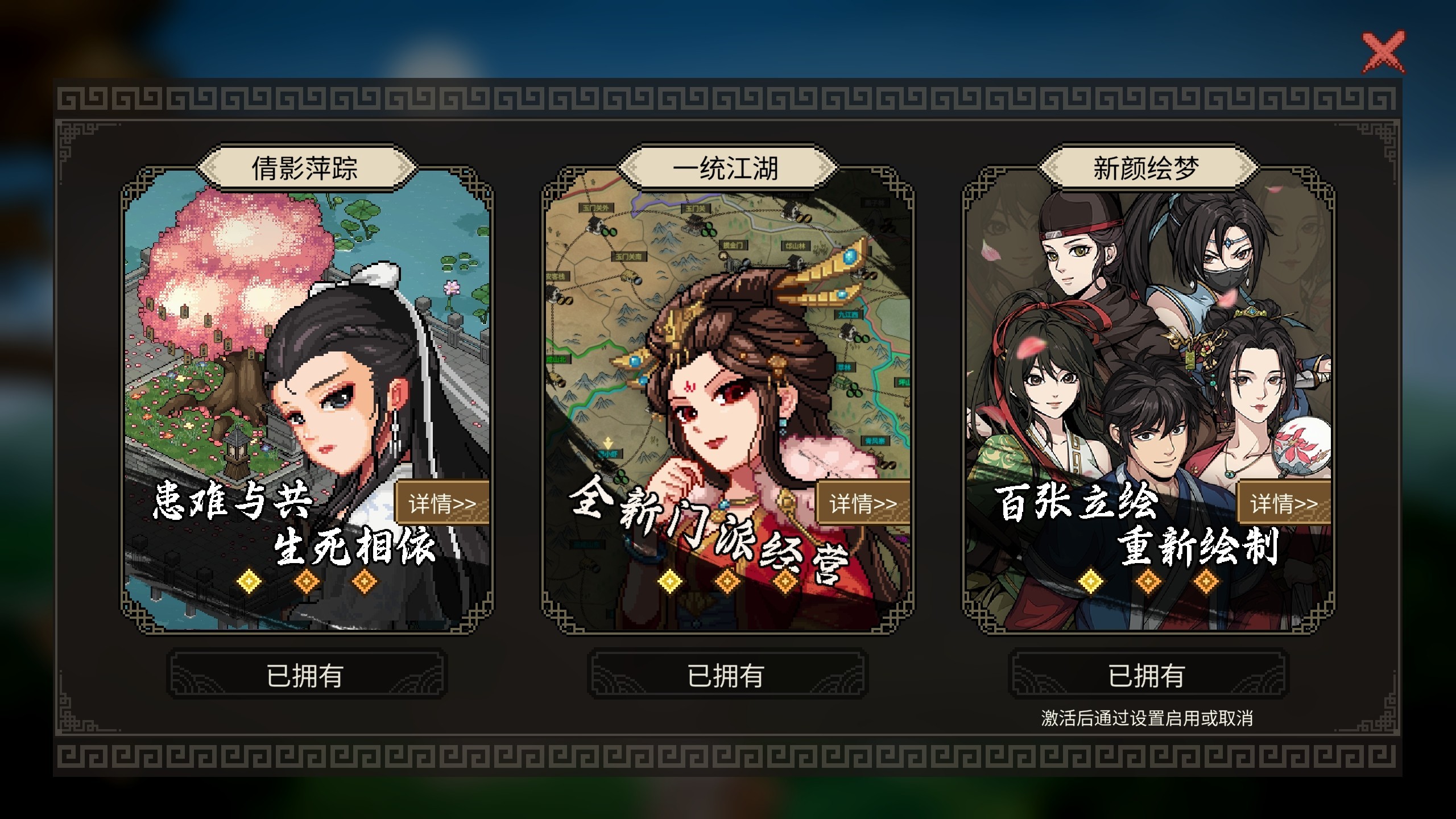
Task: Open the 倩影萍踪 DLC details via 详情>>
Action: pyautogui.click(x=447, y=502)
